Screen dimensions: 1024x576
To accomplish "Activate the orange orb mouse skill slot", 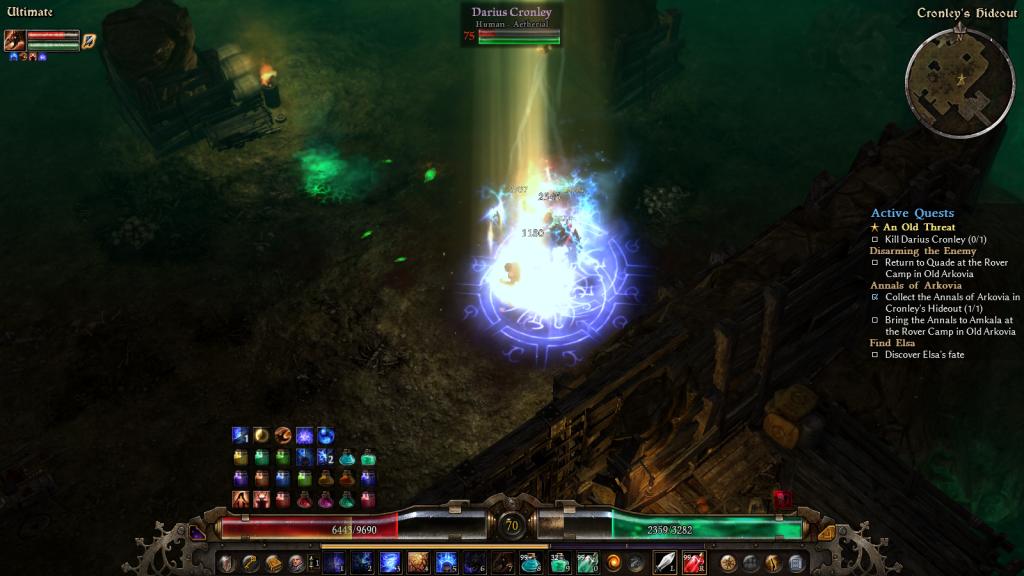I will (x=615, y=563).
